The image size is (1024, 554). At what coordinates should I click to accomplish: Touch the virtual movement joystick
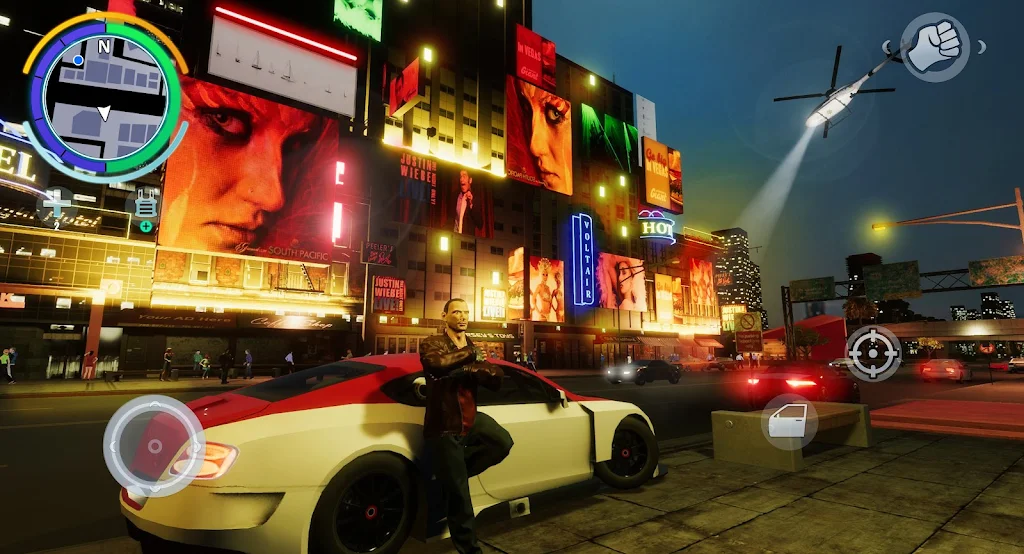pyautogui.click(x=154, y=446)
